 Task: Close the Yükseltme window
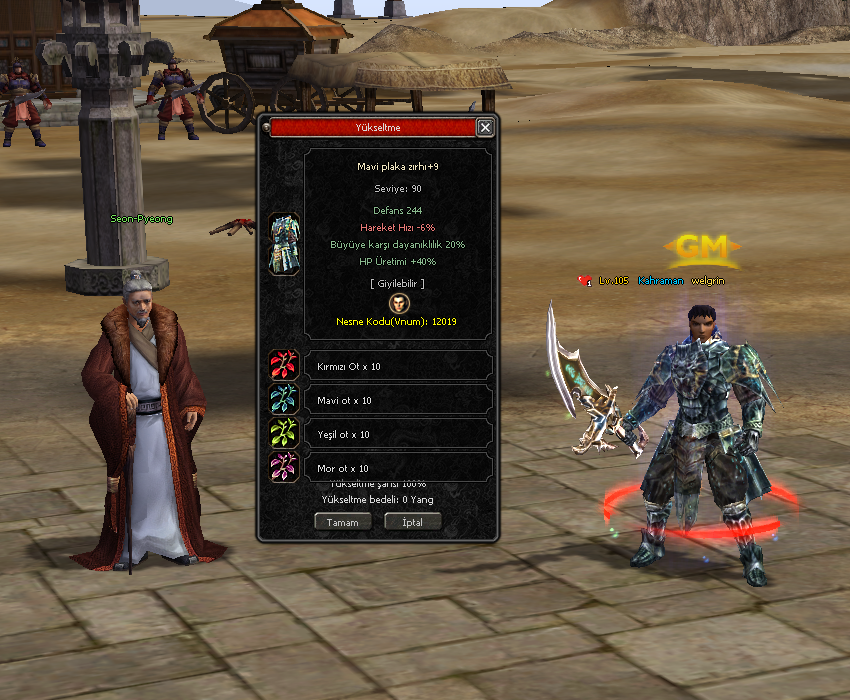coord(485,128)
